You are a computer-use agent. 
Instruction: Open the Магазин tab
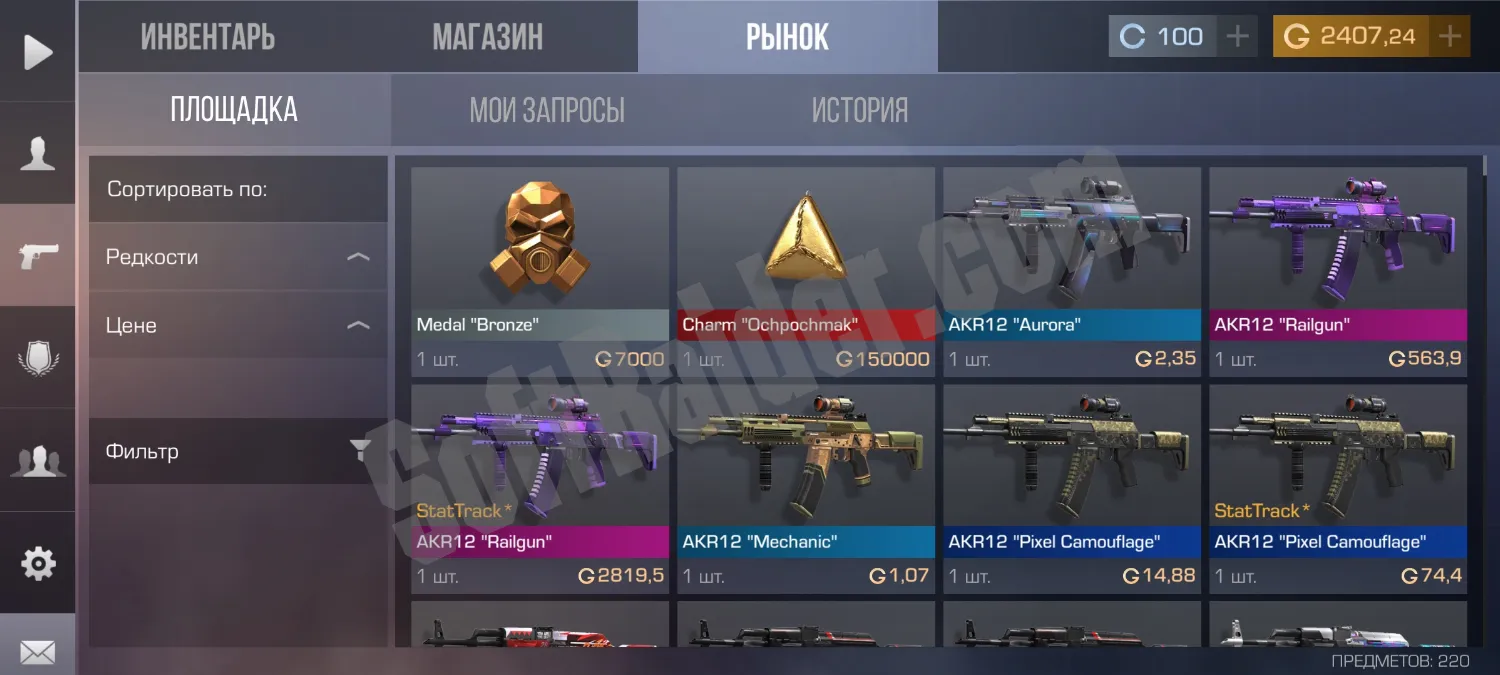pos(488,37)
